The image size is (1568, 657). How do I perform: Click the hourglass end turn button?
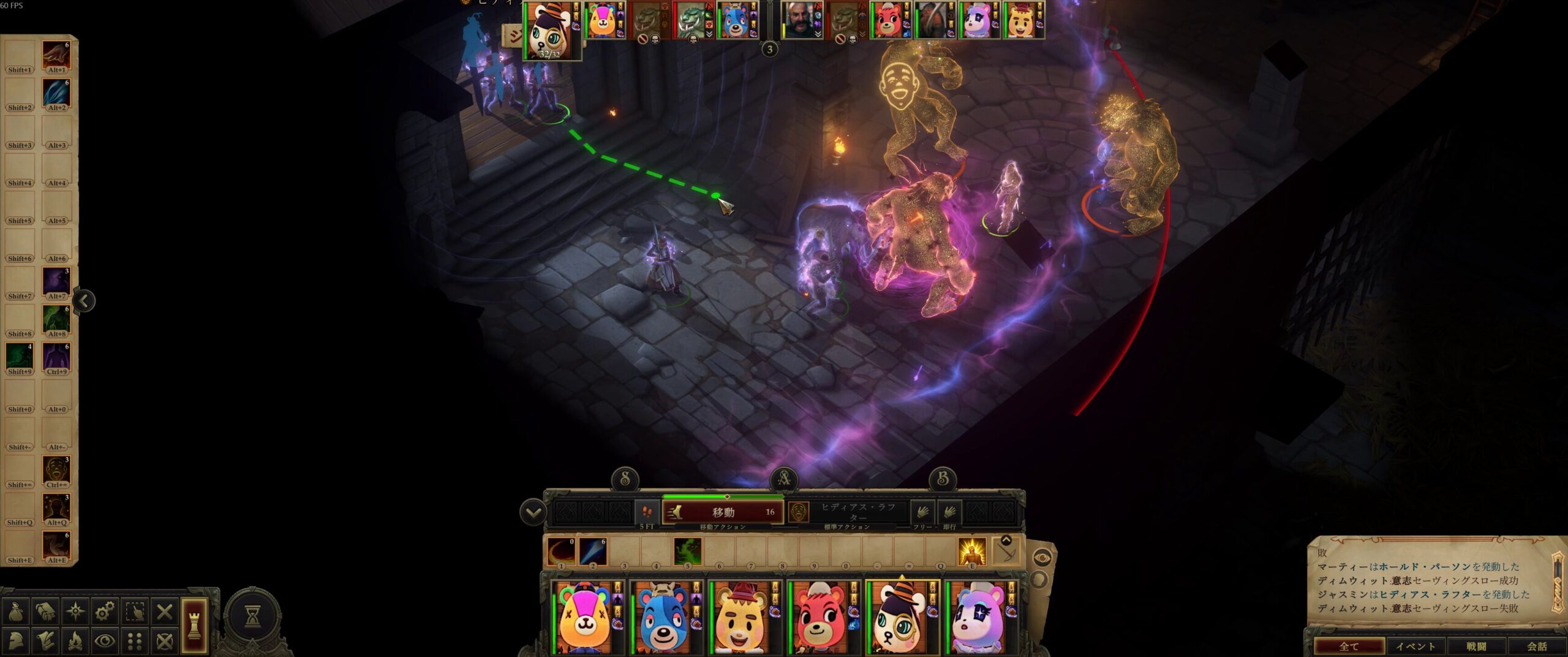[252, 617]
